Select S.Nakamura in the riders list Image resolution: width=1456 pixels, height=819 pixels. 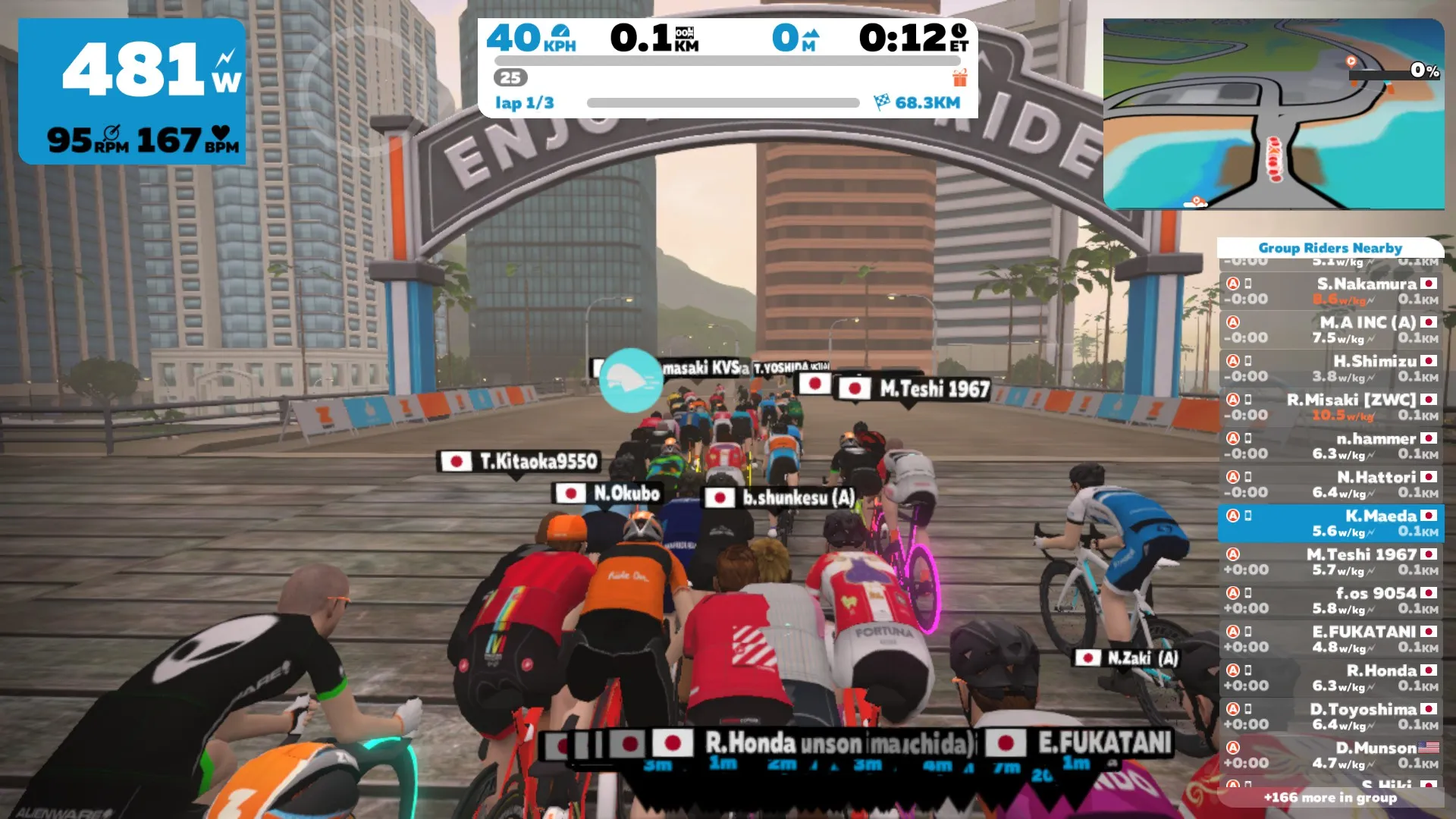pyautogui.click(x=1331, y=291)
